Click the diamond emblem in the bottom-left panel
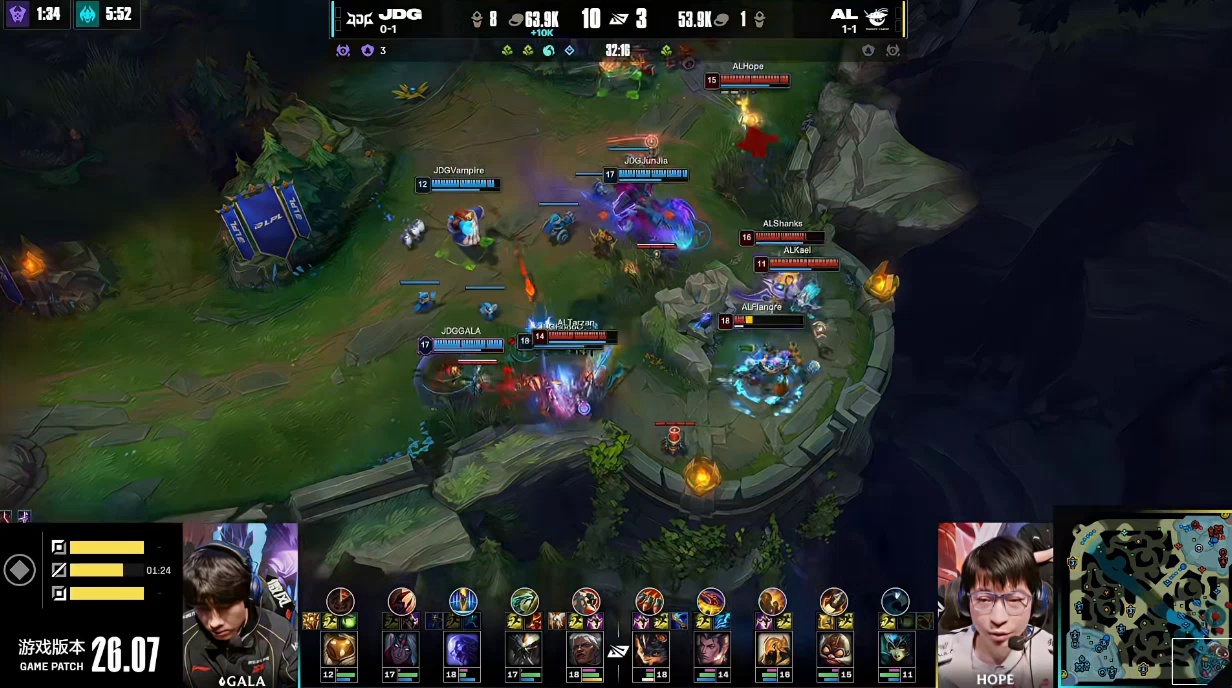1232x688 pixels. [x=20, y=570]
